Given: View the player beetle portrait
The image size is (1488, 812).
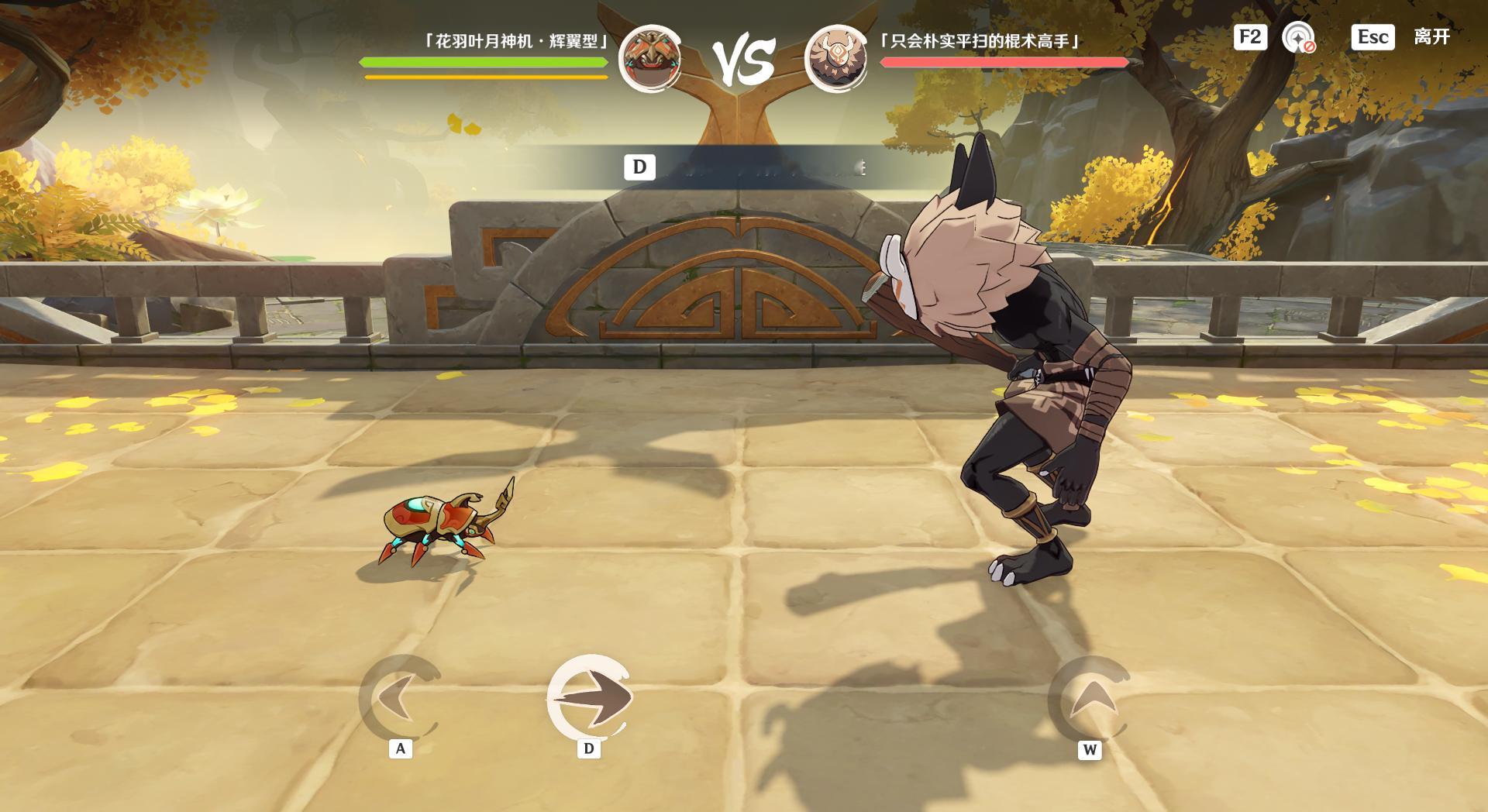Looking at the screenshot, I should coord(649,58).
